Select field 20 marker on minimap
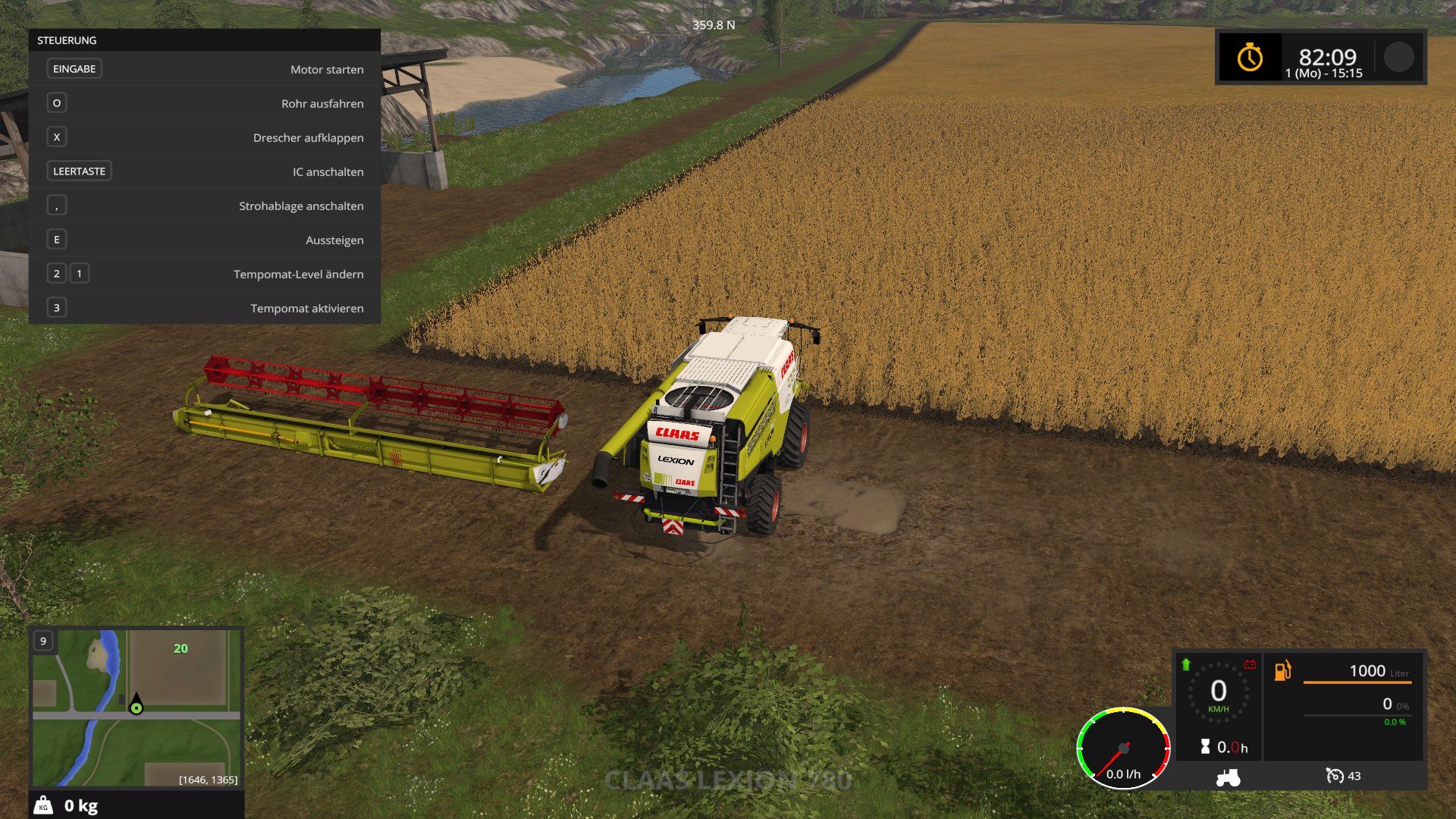This screenshot has width=1456, height=819. click(180, 648)
